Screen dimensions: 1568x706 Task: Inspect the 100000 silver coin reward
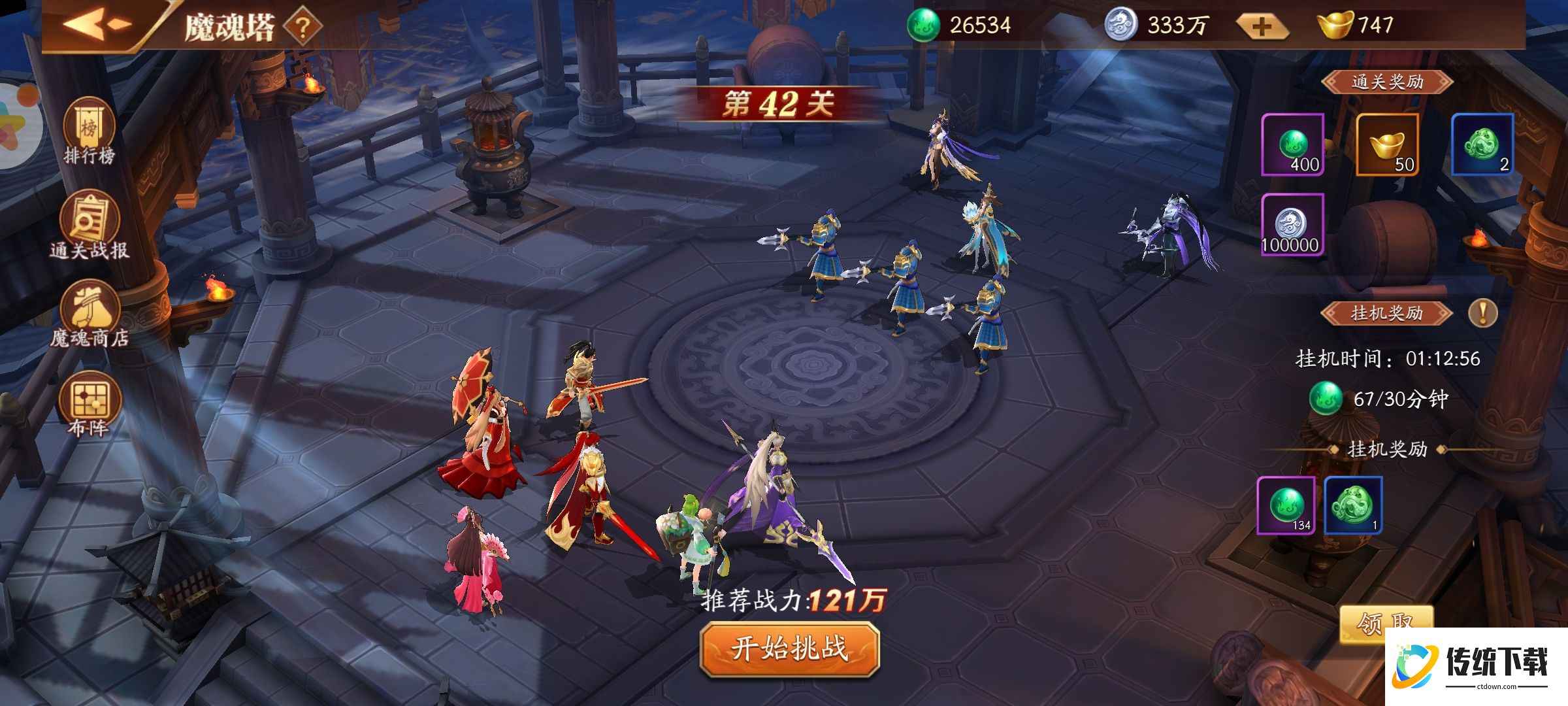click(x=1292, y=224)
